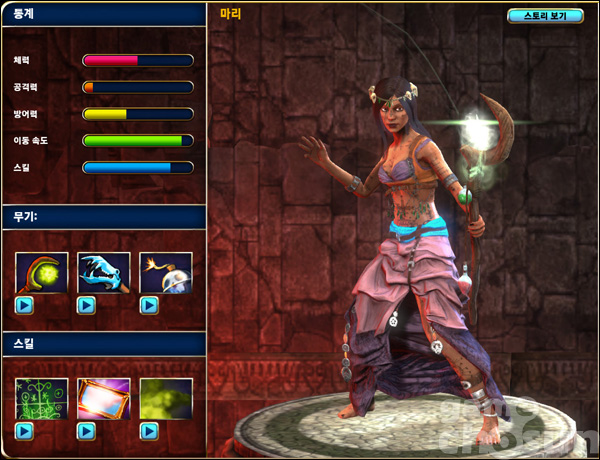Select the green poison cloud skill icon
Viewport: 600px width, 460px height.
pos(165,398)
